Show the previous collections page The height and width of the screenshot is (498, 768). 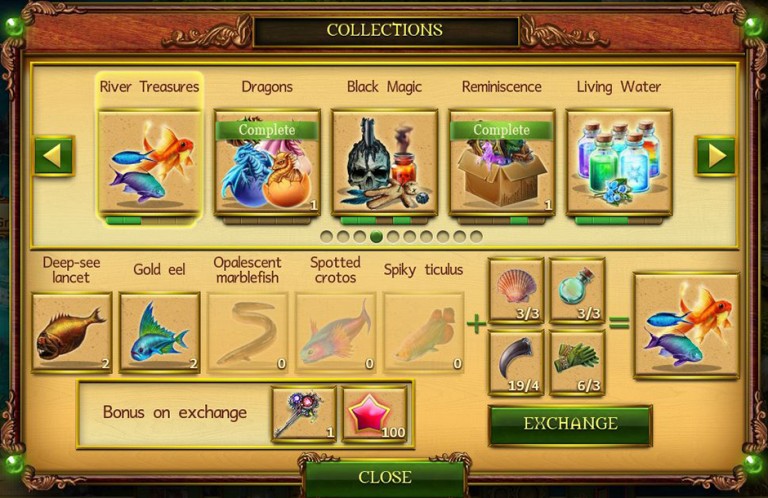[54, 156]
